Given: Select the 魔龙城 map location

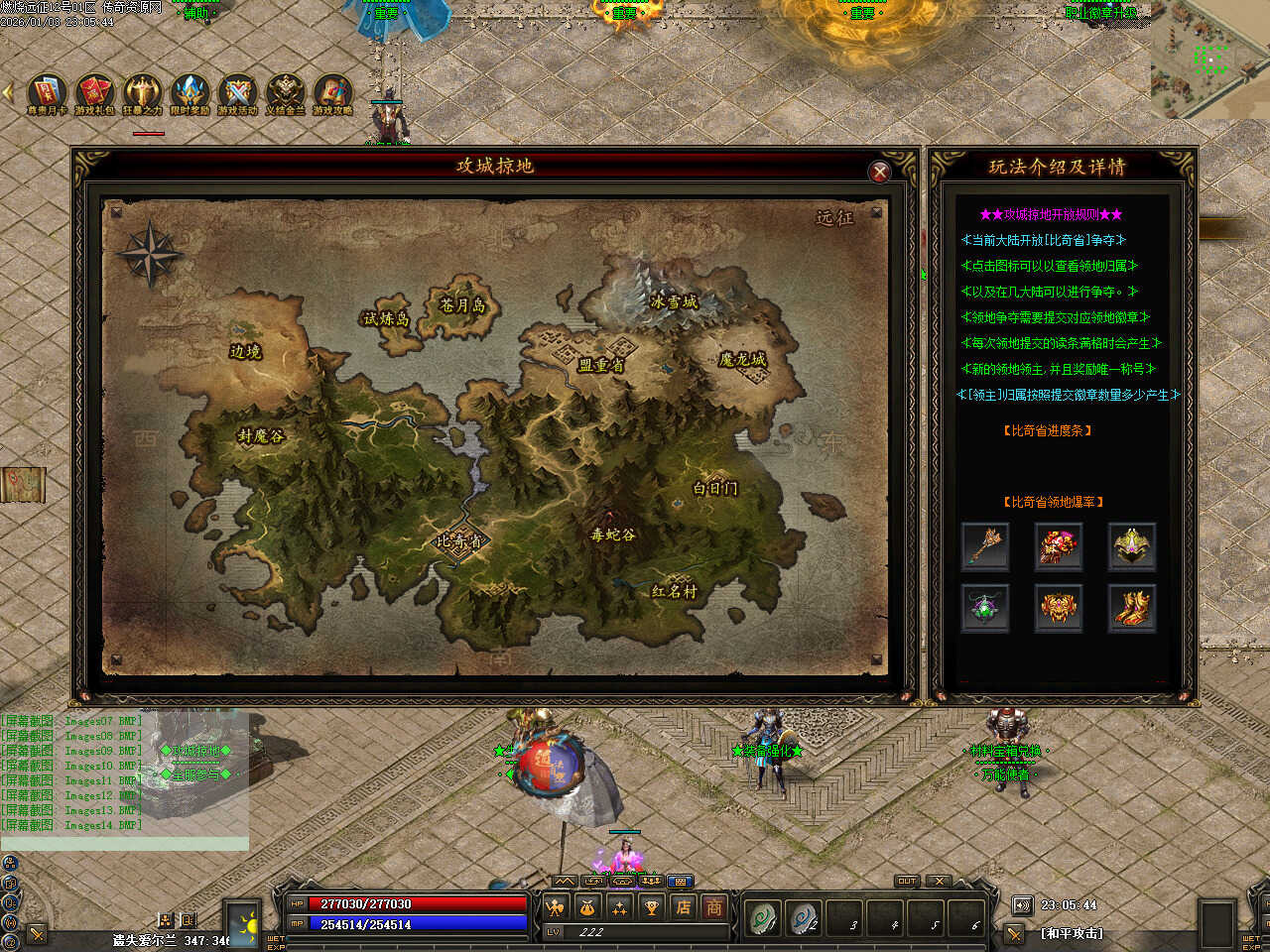Looking at the screenshot, I should 742,359.
